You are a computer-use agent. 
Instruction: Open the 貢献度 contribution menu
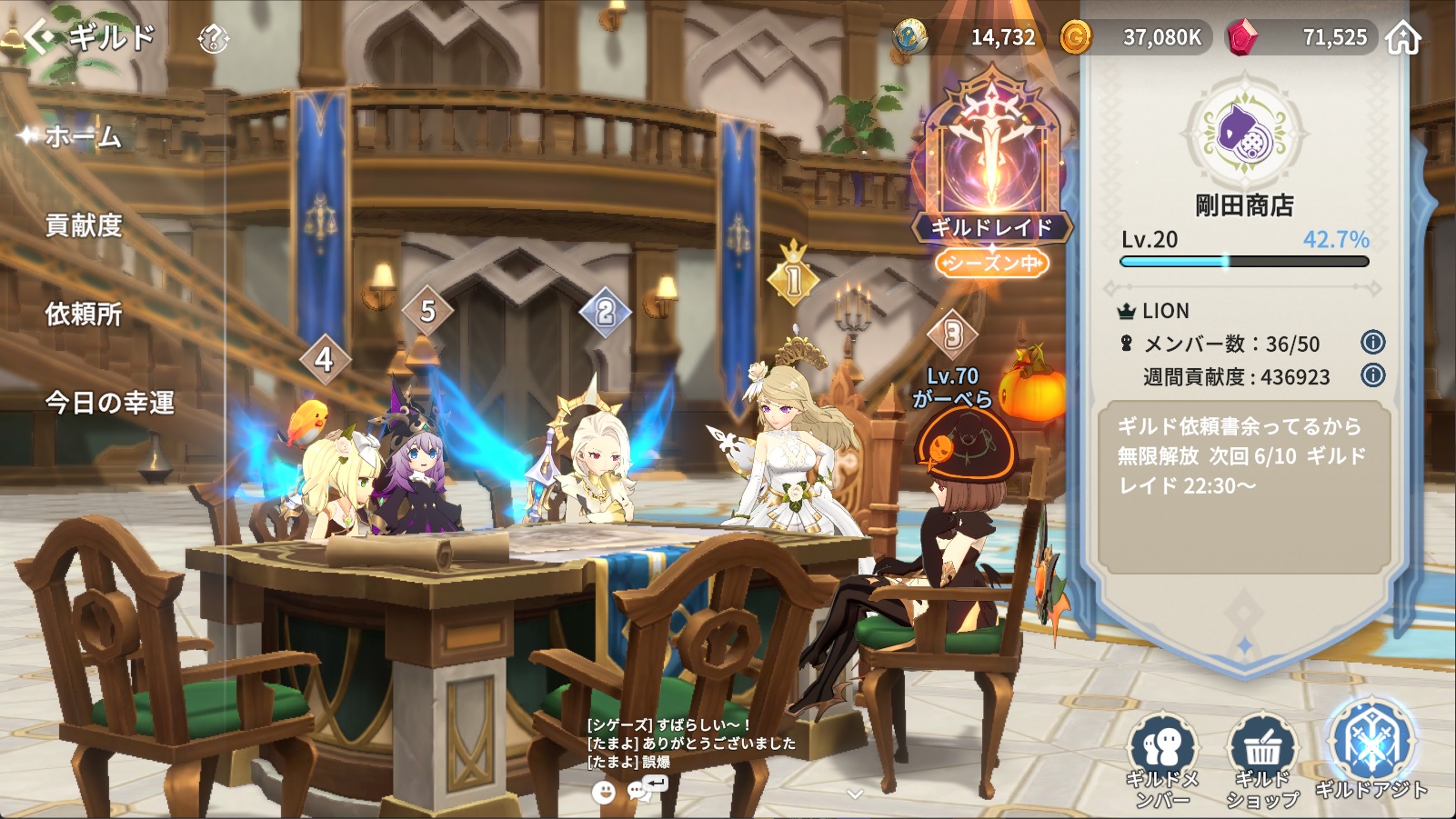pyautogui.click(x=84, y=225)
